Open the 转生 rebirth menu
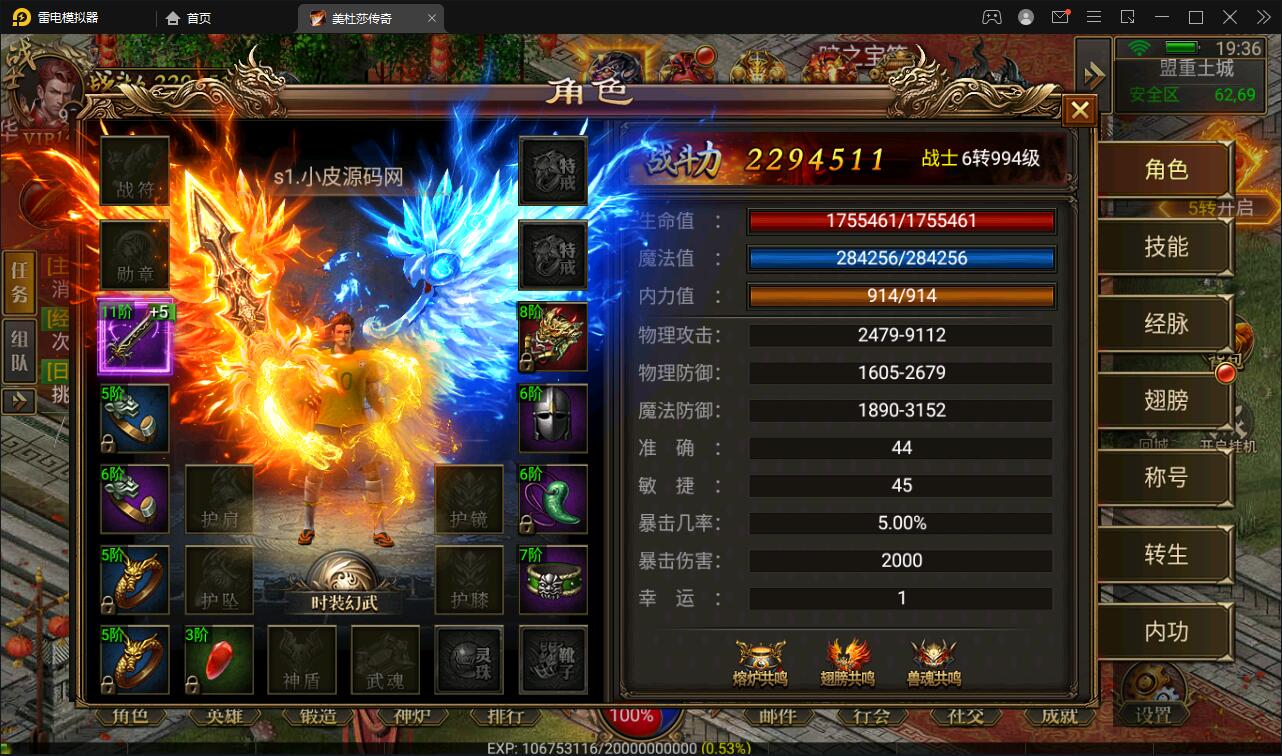The image size is (1282, 756). click(1164, 554)
